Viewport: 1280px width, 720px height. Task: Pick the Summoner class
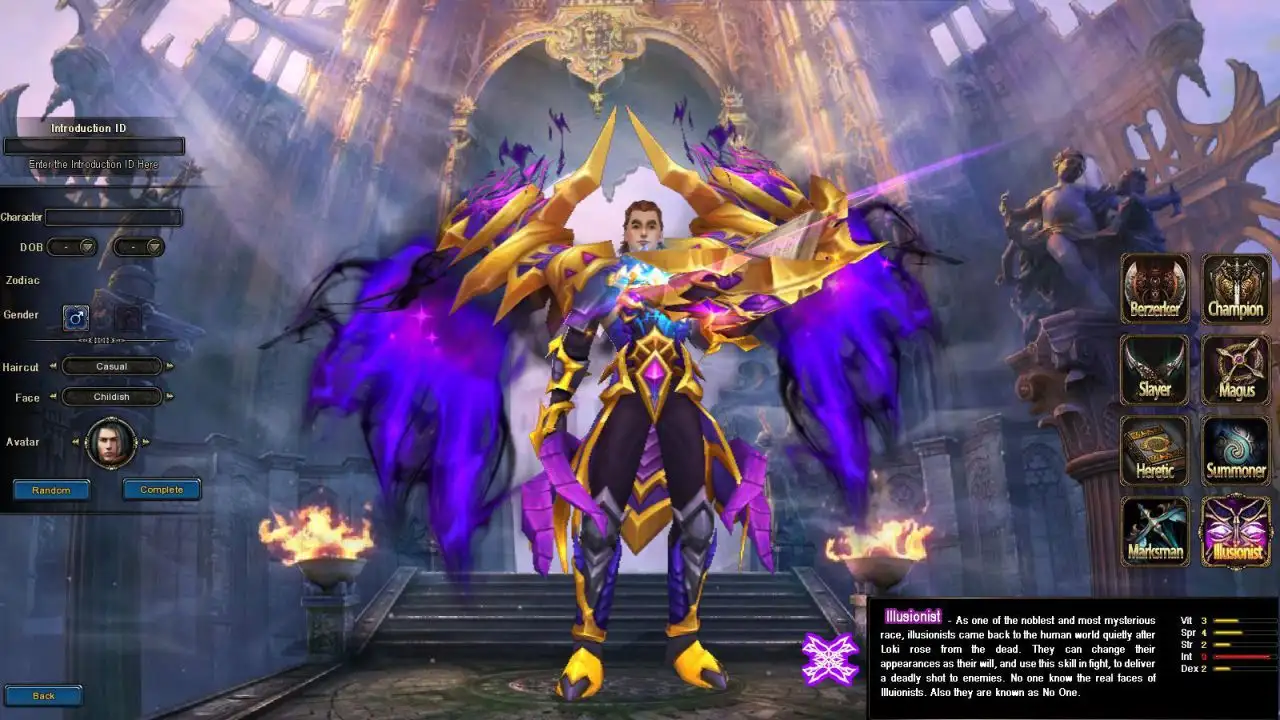(x=1236, y=450)
